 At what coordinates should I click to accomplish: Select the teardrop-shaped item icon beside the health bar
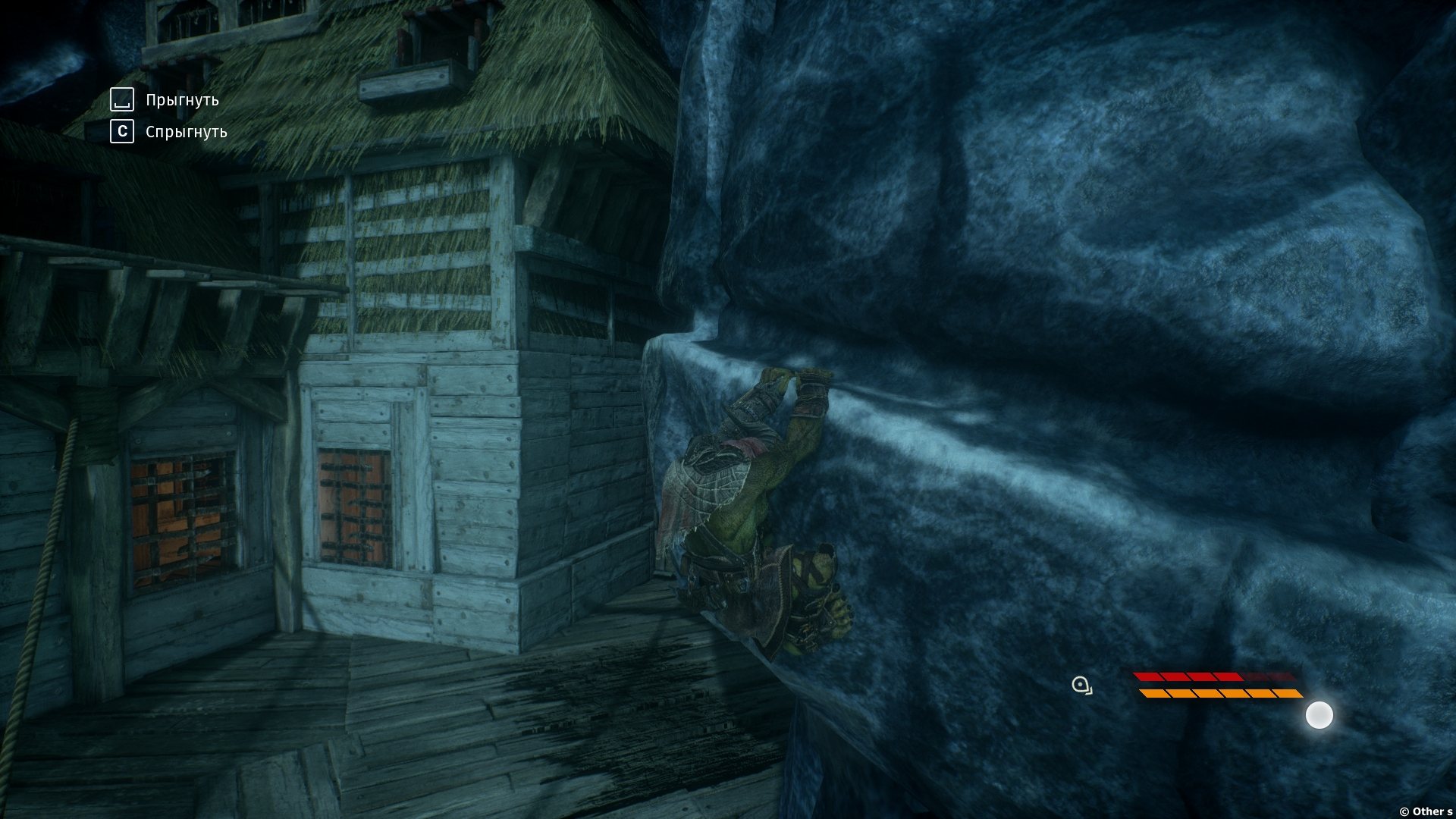pyautogui.click(x=1082, y=686)
